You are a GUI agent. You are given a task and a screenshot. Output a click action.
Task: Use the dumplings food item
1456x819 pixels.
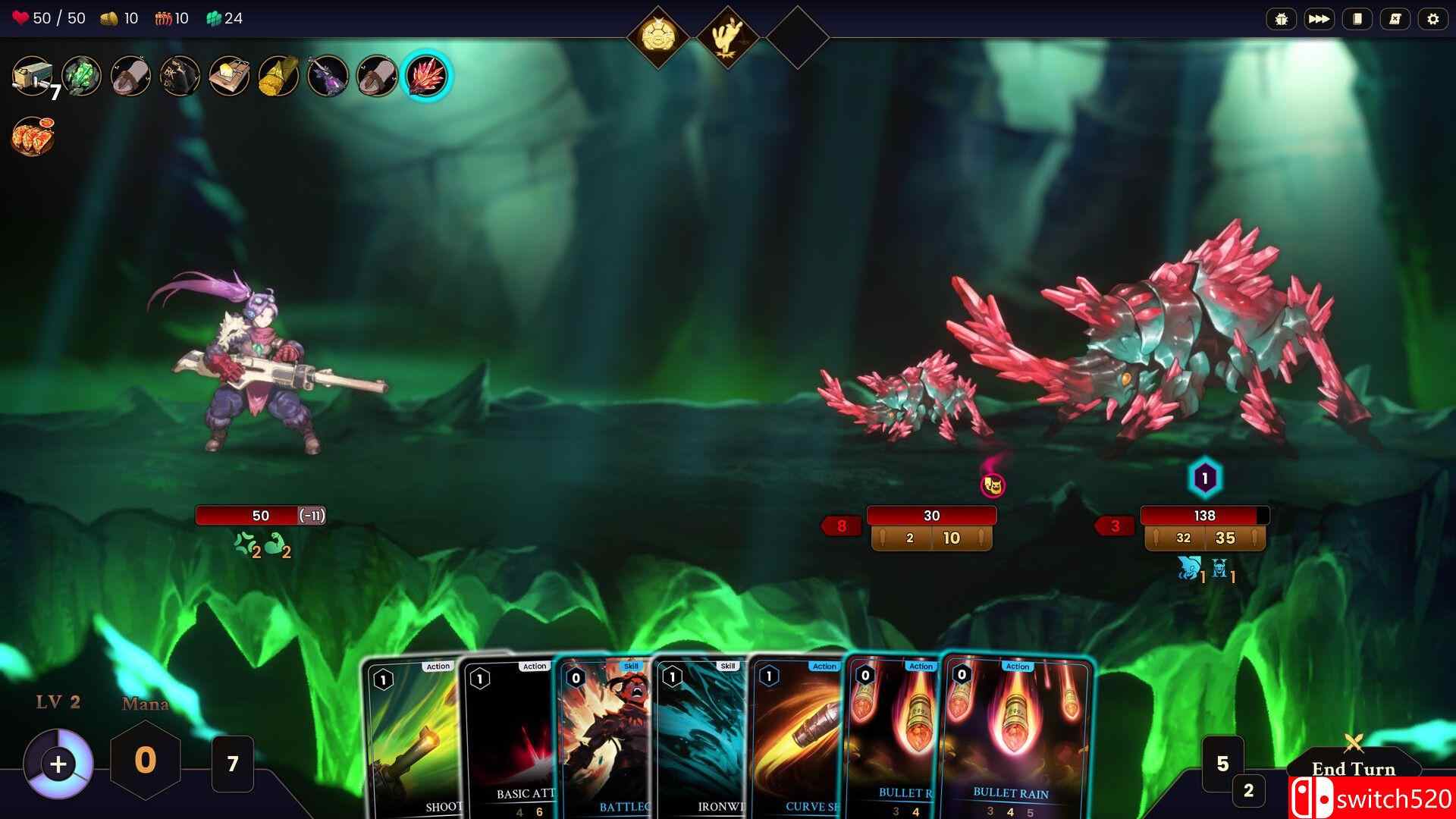click(x=33, y=136)
